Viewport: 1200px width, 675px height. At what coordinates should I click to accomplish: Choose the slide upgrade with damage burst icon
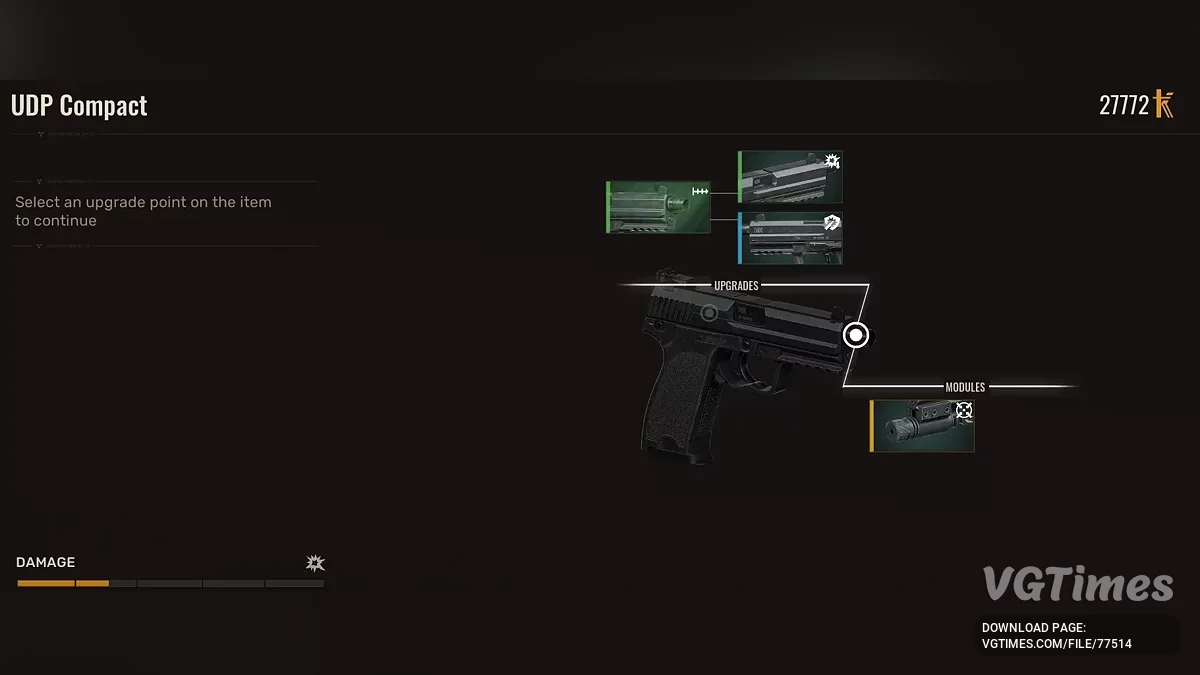tap(790, 177)
